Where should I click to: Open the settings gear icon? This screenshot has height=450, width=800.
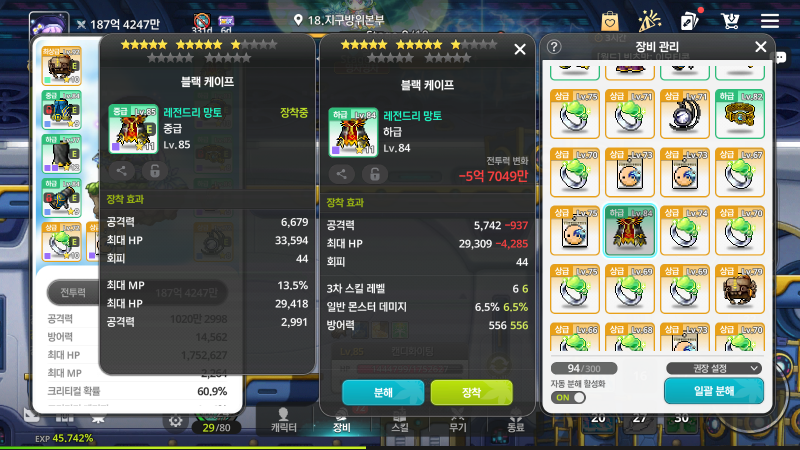[176, 421]
